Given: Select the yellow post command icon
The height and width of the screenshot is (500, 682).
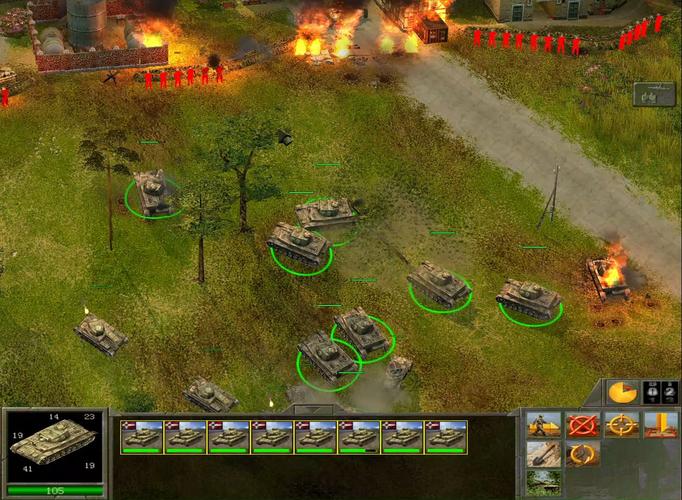Looking at the screenshot, I should click(660, 425).
